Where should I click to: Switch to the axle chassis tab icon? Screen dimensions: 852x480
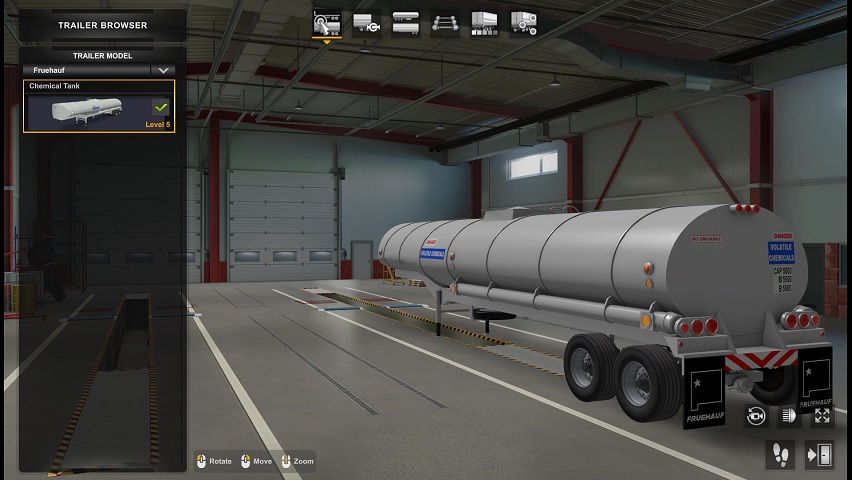click(445, 22)
